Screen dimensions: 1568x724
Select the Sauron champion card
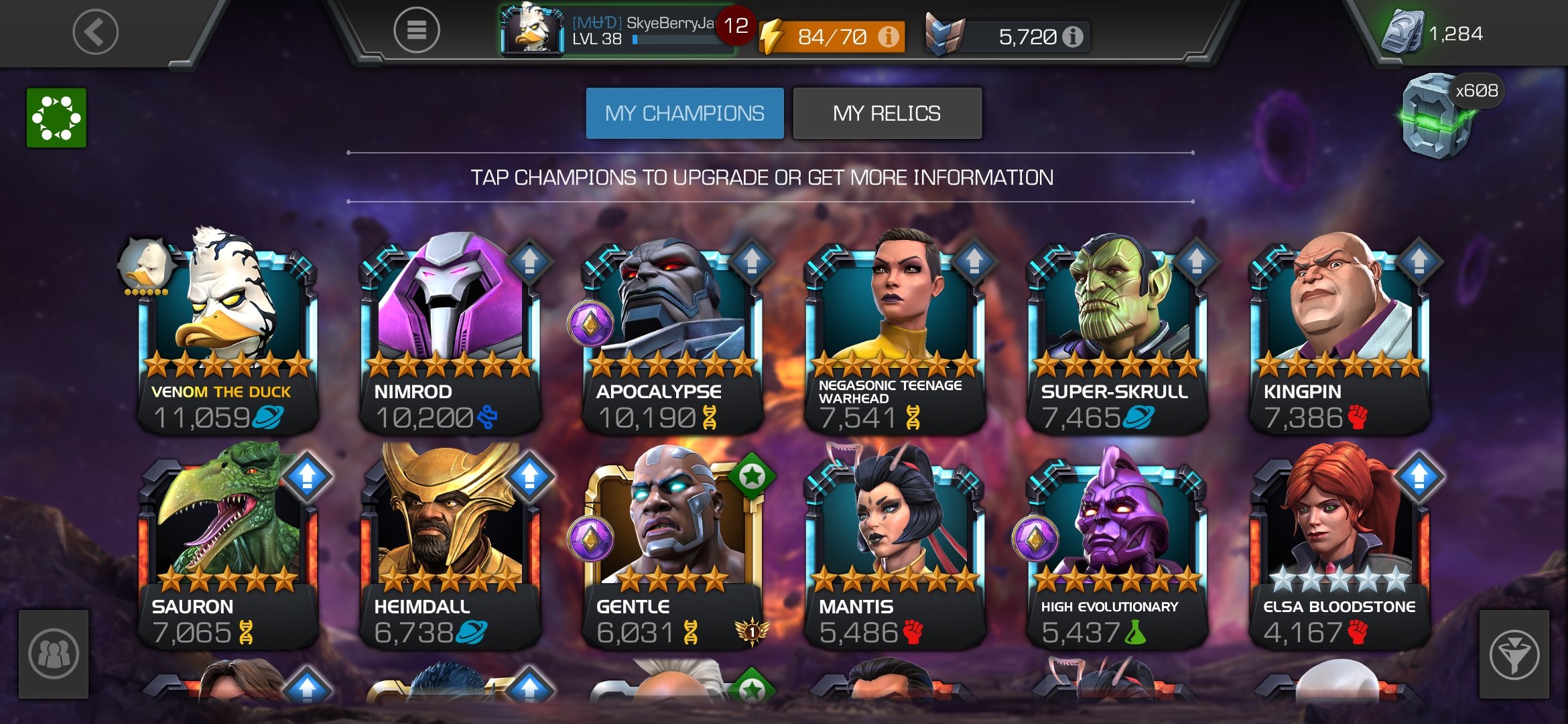click(x=226, y=550)
